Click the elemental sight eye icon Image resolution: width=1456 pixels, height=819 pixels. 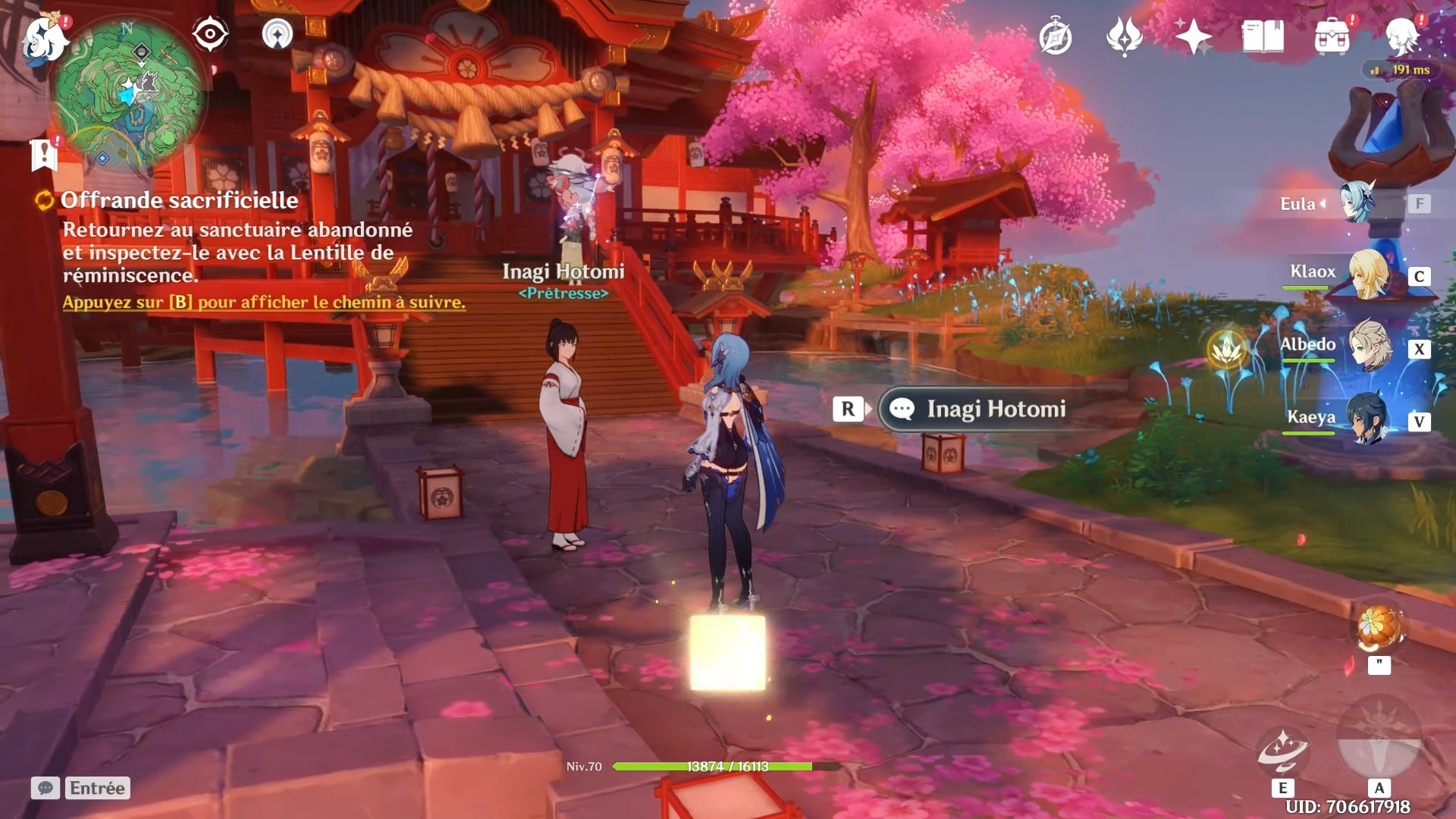point(209,34)
